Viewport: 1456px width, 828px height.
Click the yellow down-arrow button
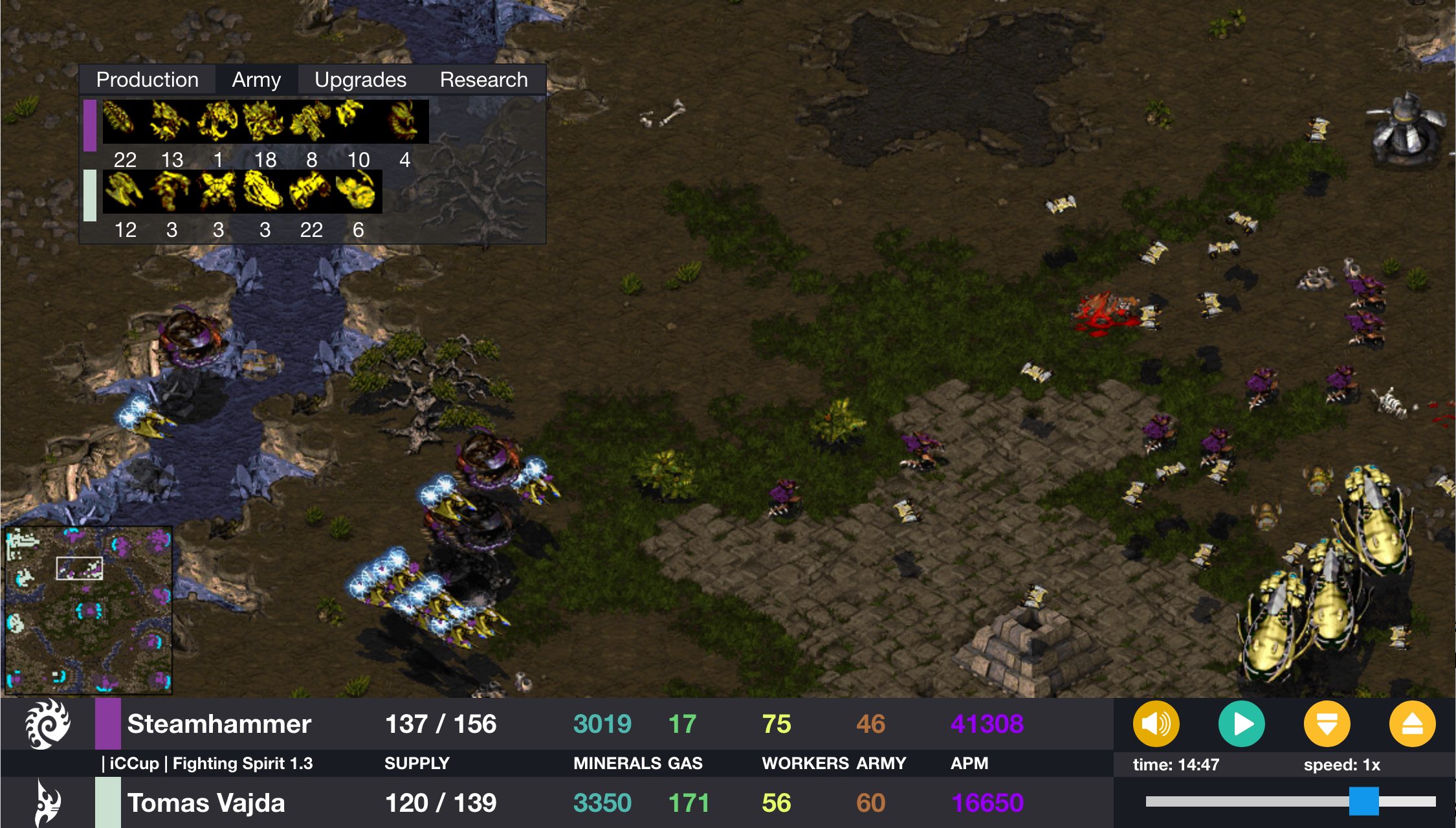[1327, 724]
